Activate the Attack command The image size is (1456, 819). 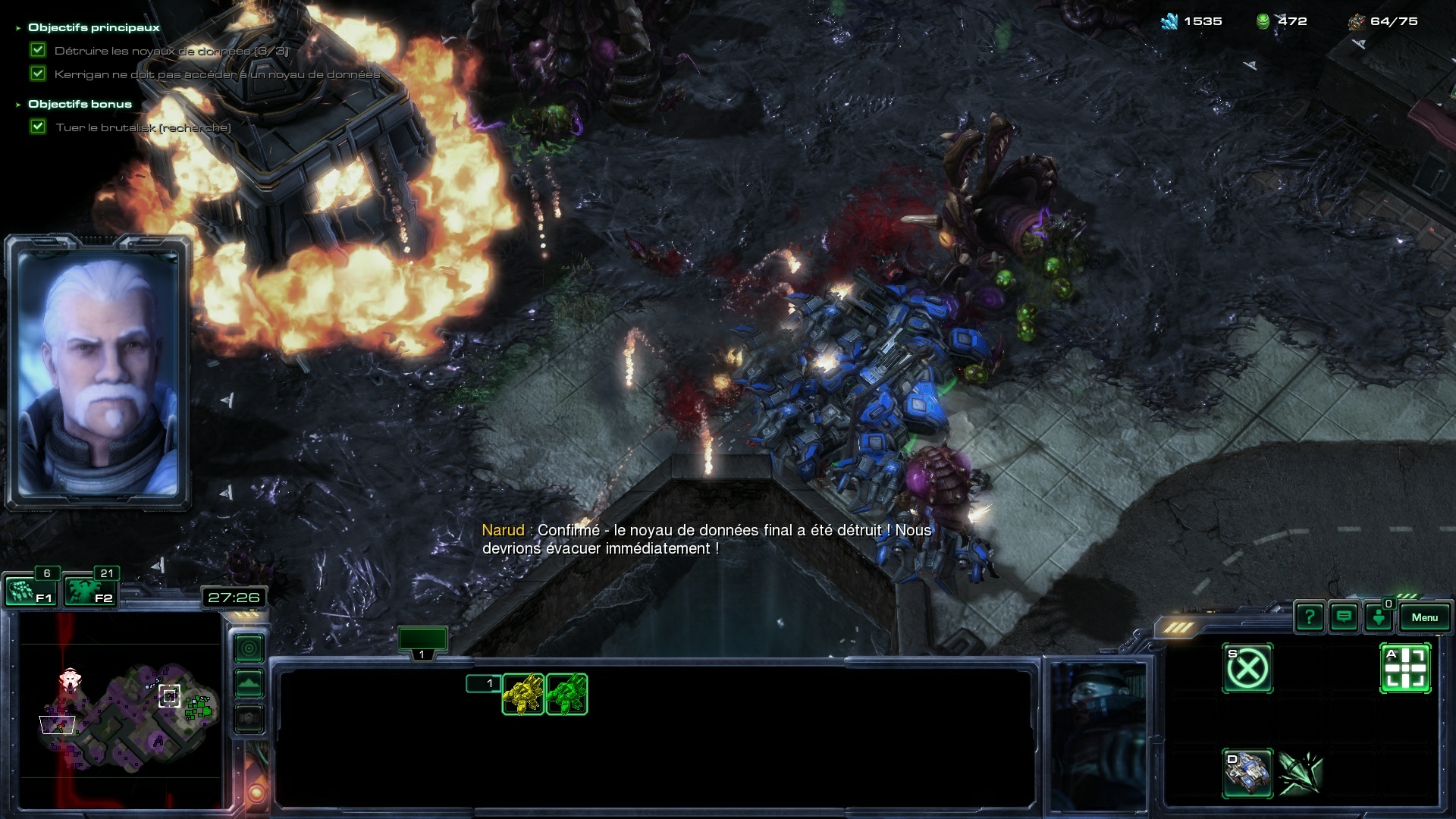[x=1405, y=668]
